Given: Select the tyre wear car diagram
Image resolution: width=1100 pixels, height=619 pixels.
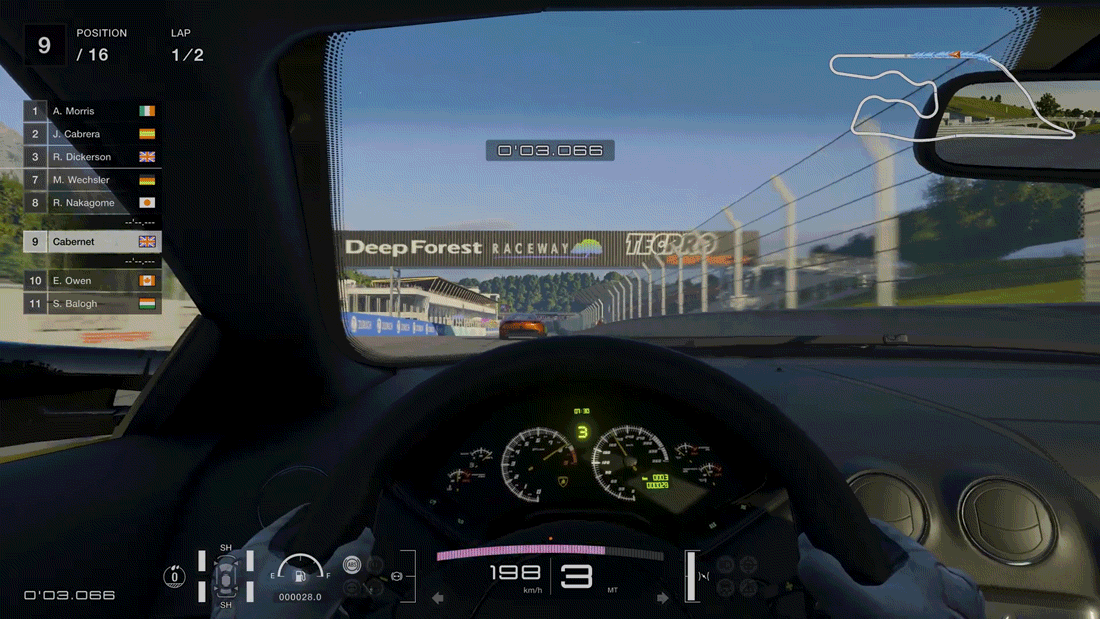Looking at the screenshot, I should pyautogui.click(x=226, y=576).
